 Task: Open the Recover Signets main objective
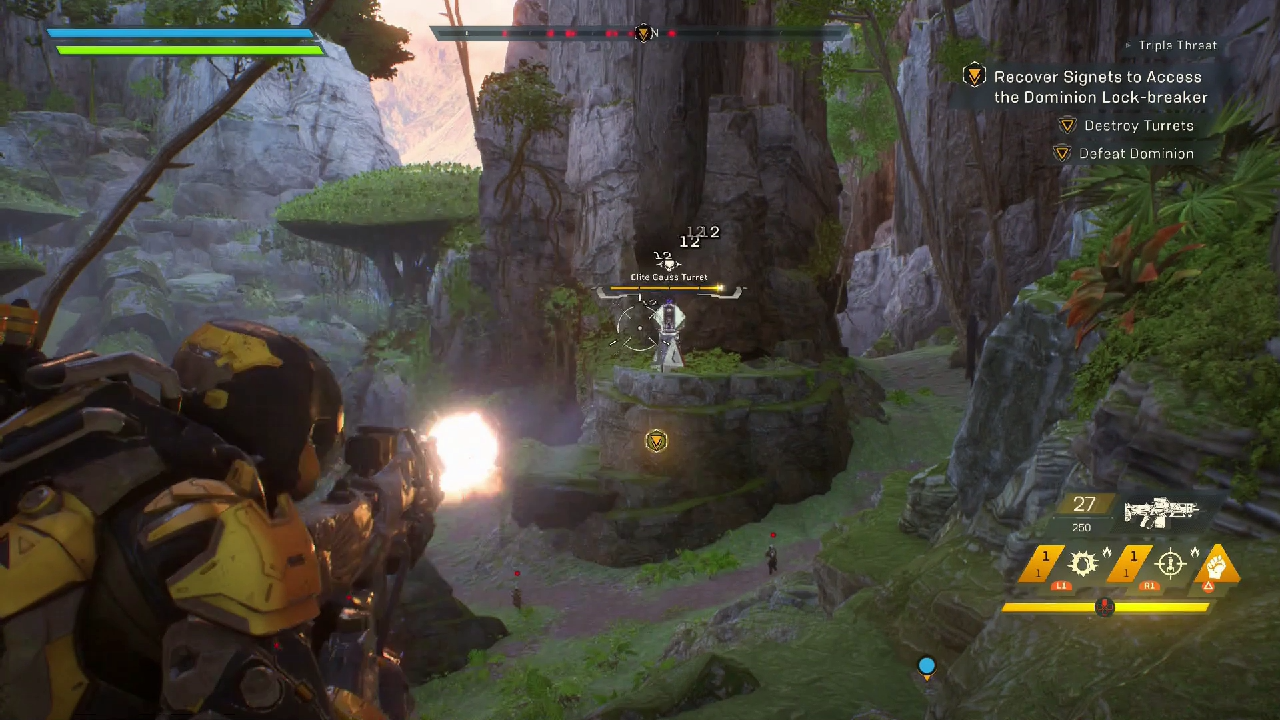(x=1099, y=87)
